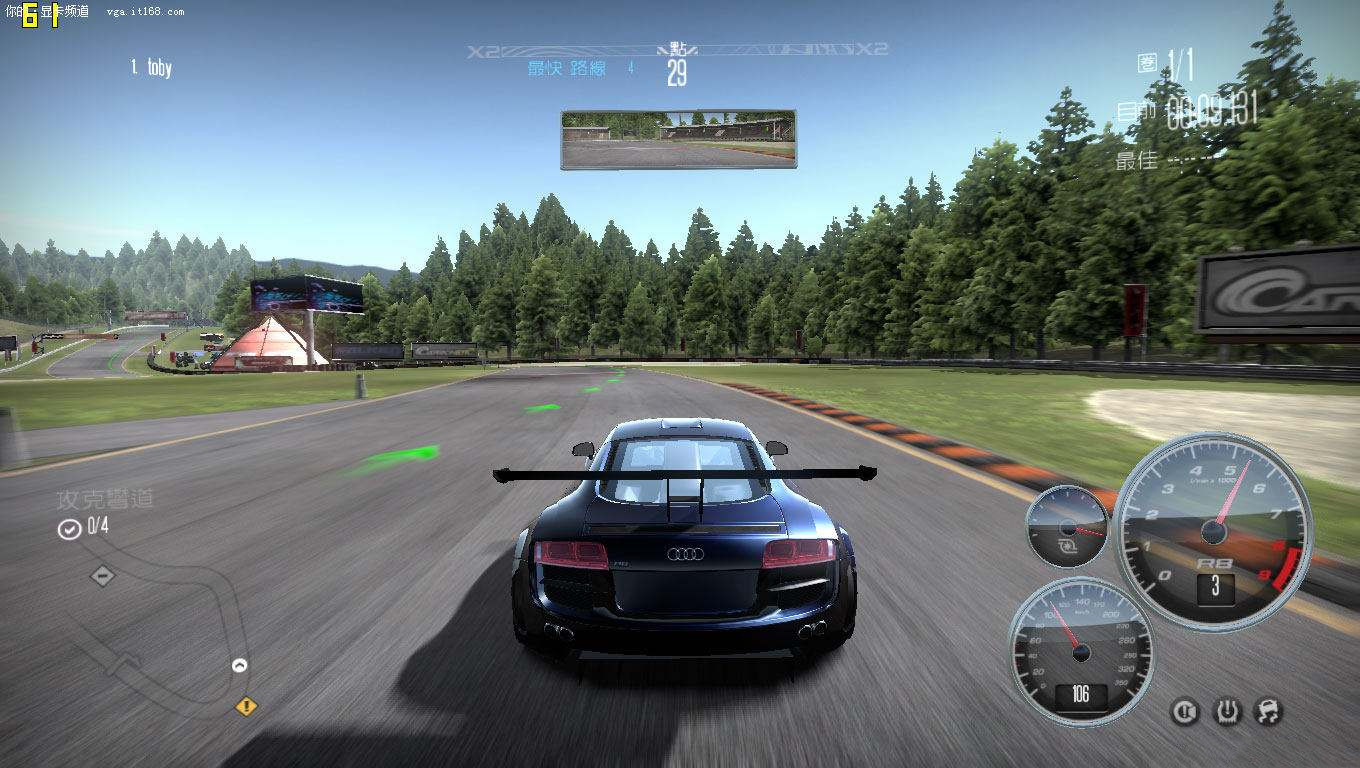
Task: Click the rear-view mirror display
Action: coord(678,139)
